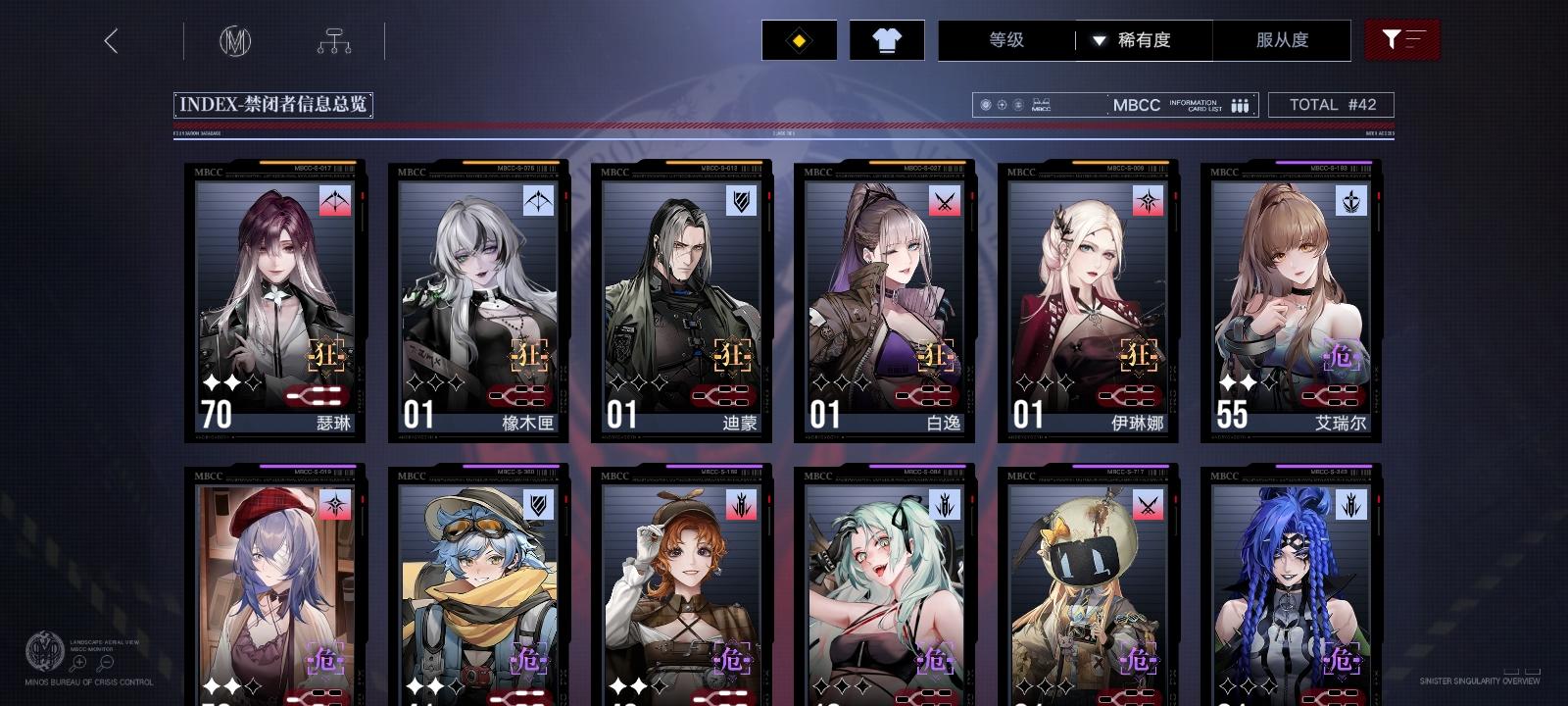
Task: Click the Umbra class icon on 瑟琳's card
Action: tap(334, 202)
